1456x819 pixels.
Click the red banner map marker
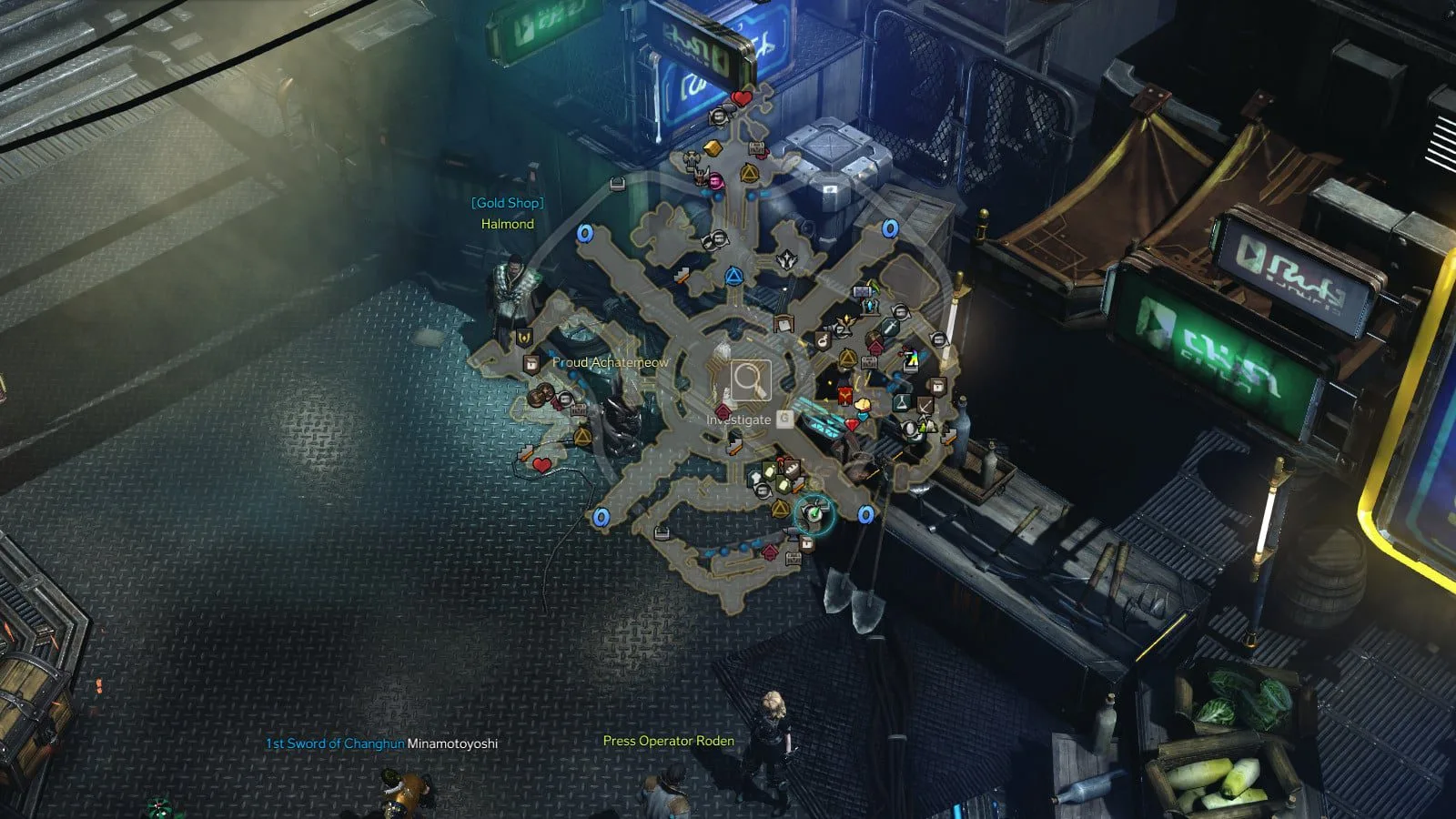(845, 397)
